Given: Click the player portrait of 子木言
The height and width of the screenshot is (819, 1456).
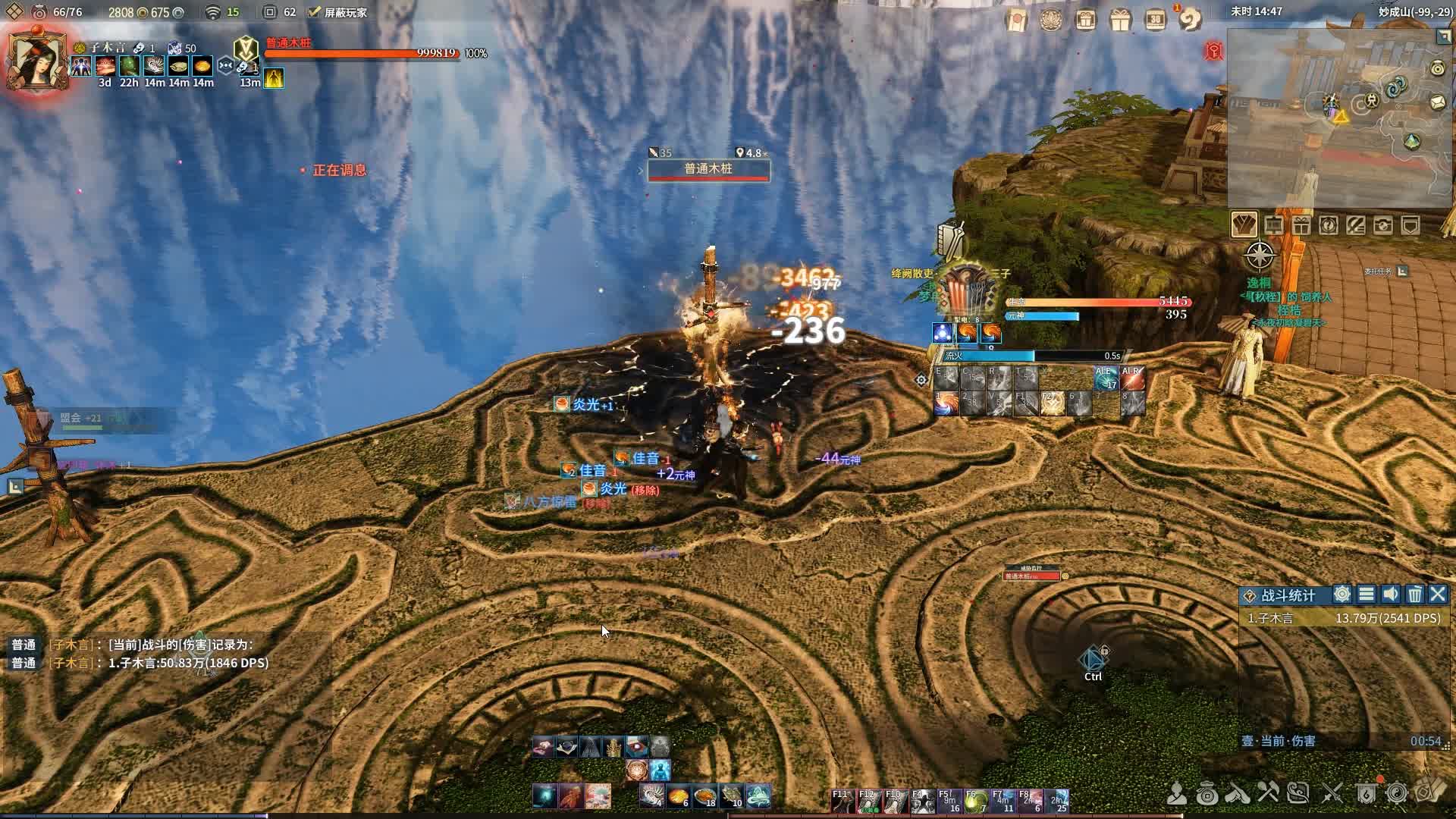Looking at the screenshot, I should [36, 61].
